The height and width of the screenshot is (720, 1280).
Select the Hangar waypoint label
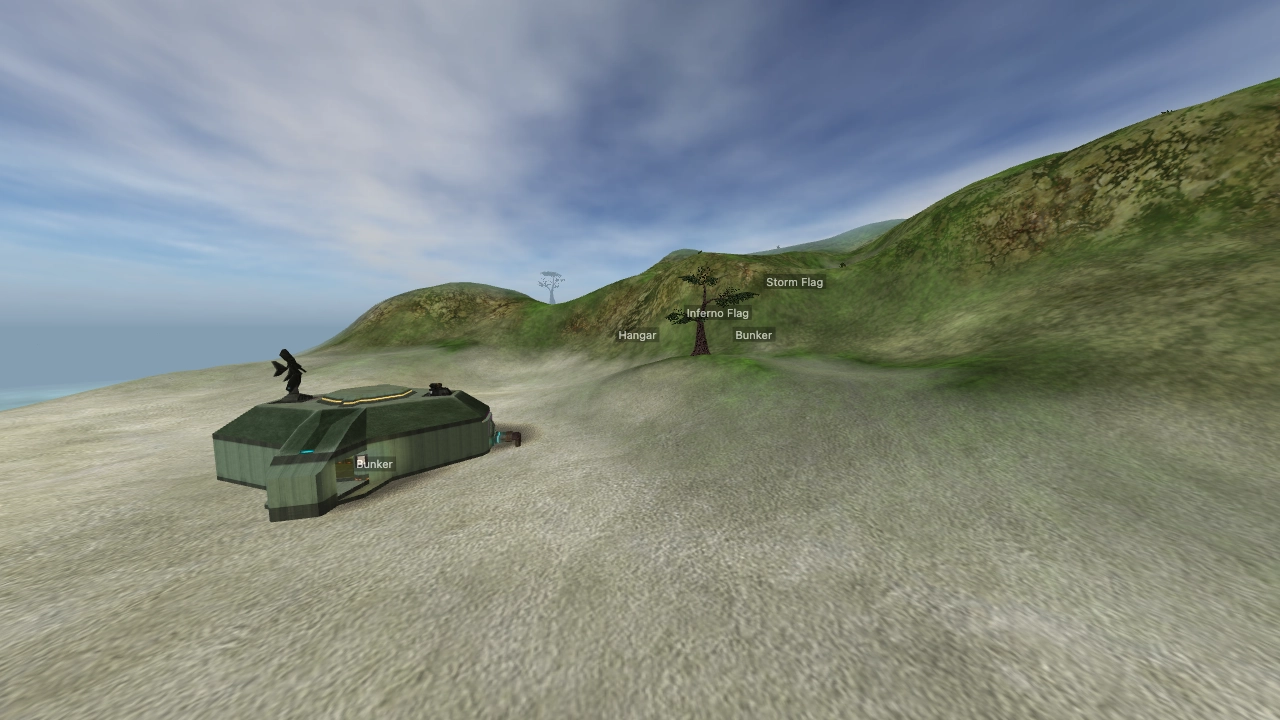pos(637,335)
